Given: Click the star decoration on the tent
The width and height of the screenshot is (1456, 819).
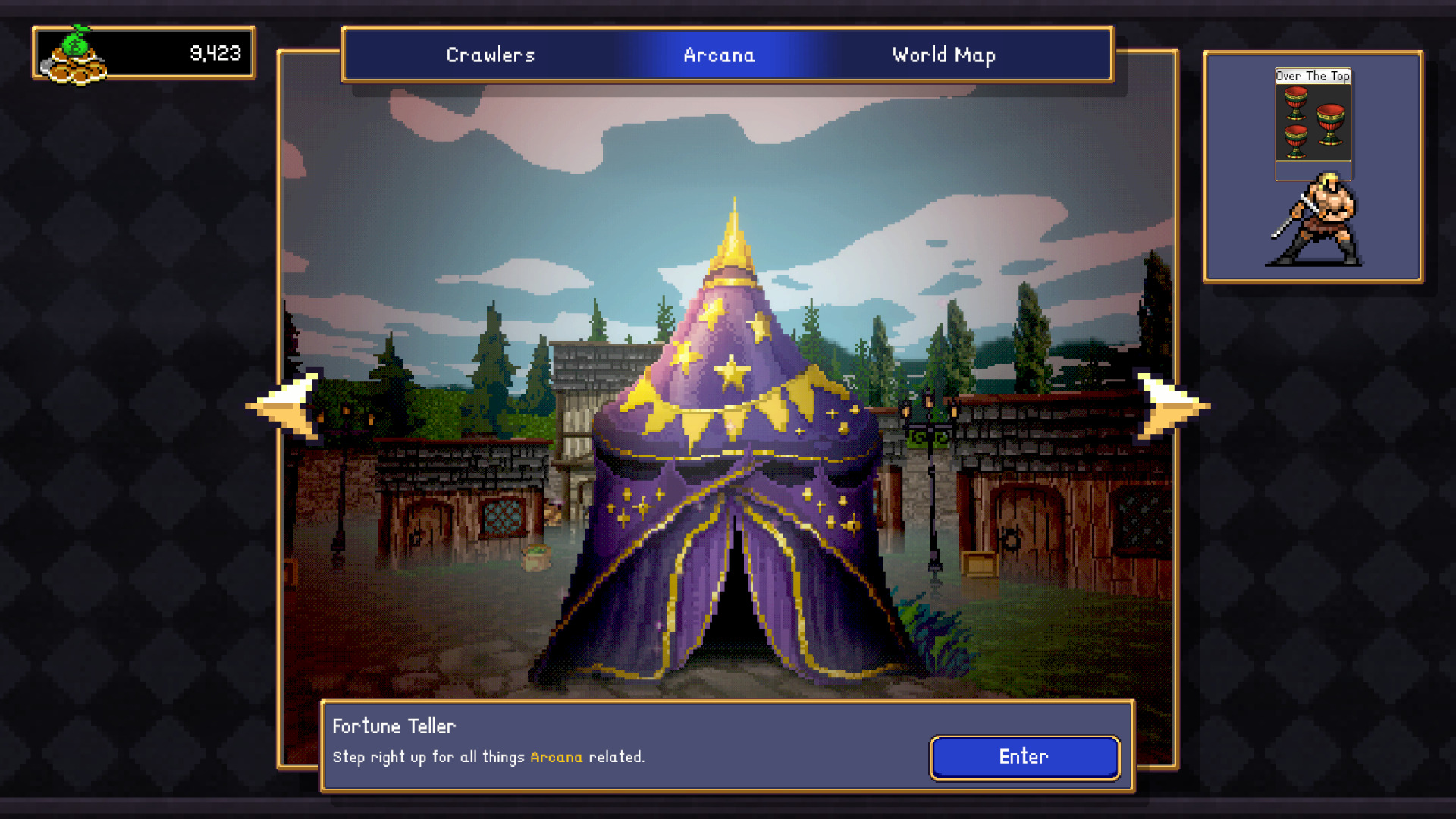Looking at the screenshot, I should click(732, 372).
